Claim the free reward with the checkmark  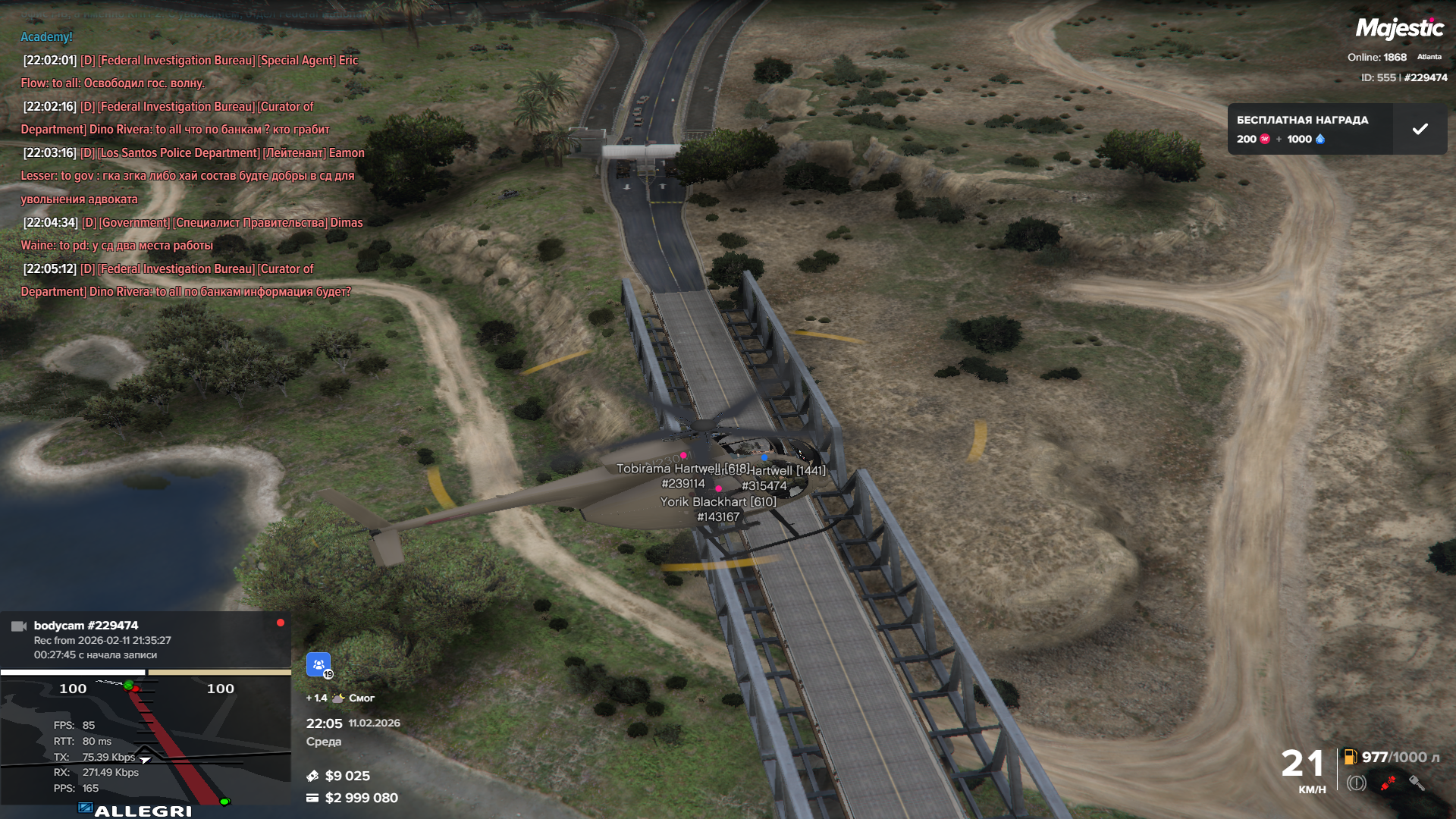[x=1420, y=129]
